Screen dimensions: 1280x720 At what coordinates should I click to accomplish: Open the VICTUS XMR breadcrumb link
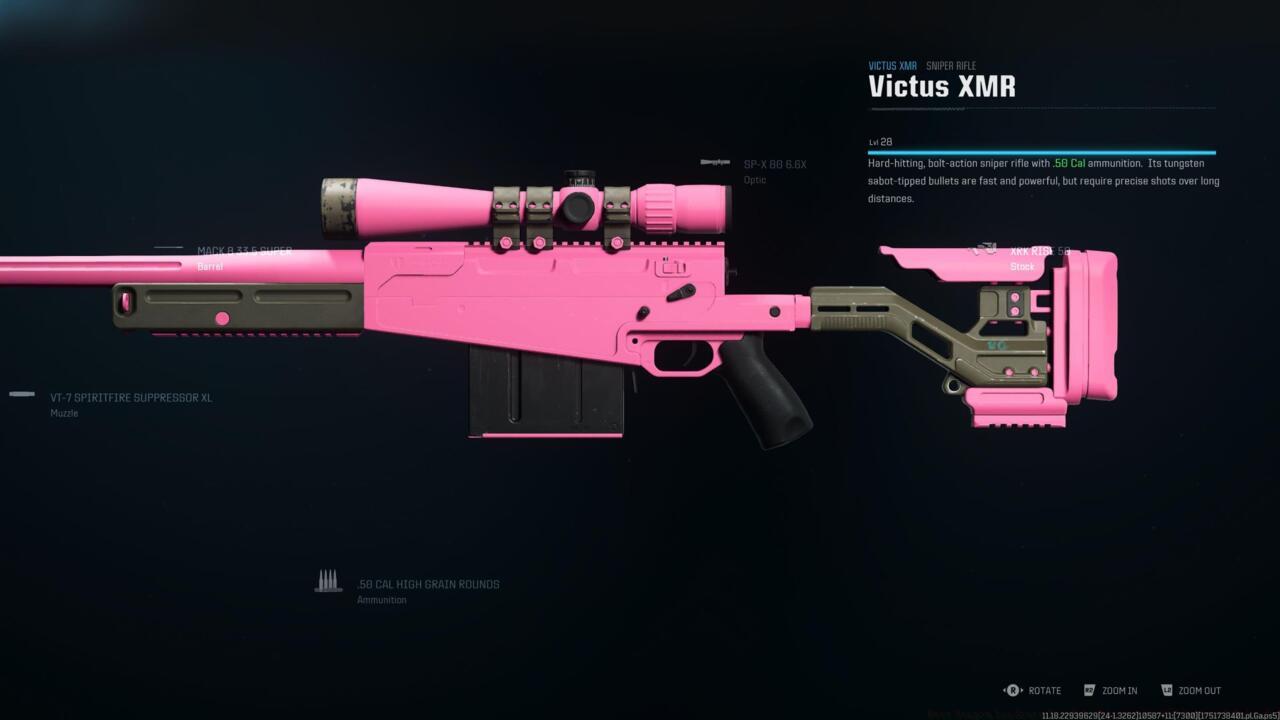click(891, 65)
